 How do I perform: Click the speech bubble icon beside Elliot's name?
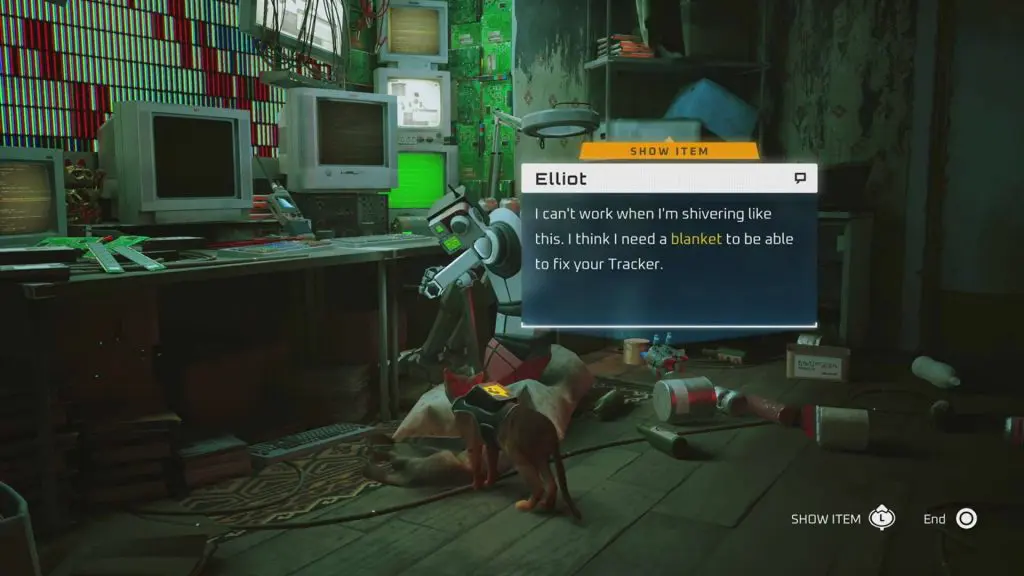[x=800, y=179]
